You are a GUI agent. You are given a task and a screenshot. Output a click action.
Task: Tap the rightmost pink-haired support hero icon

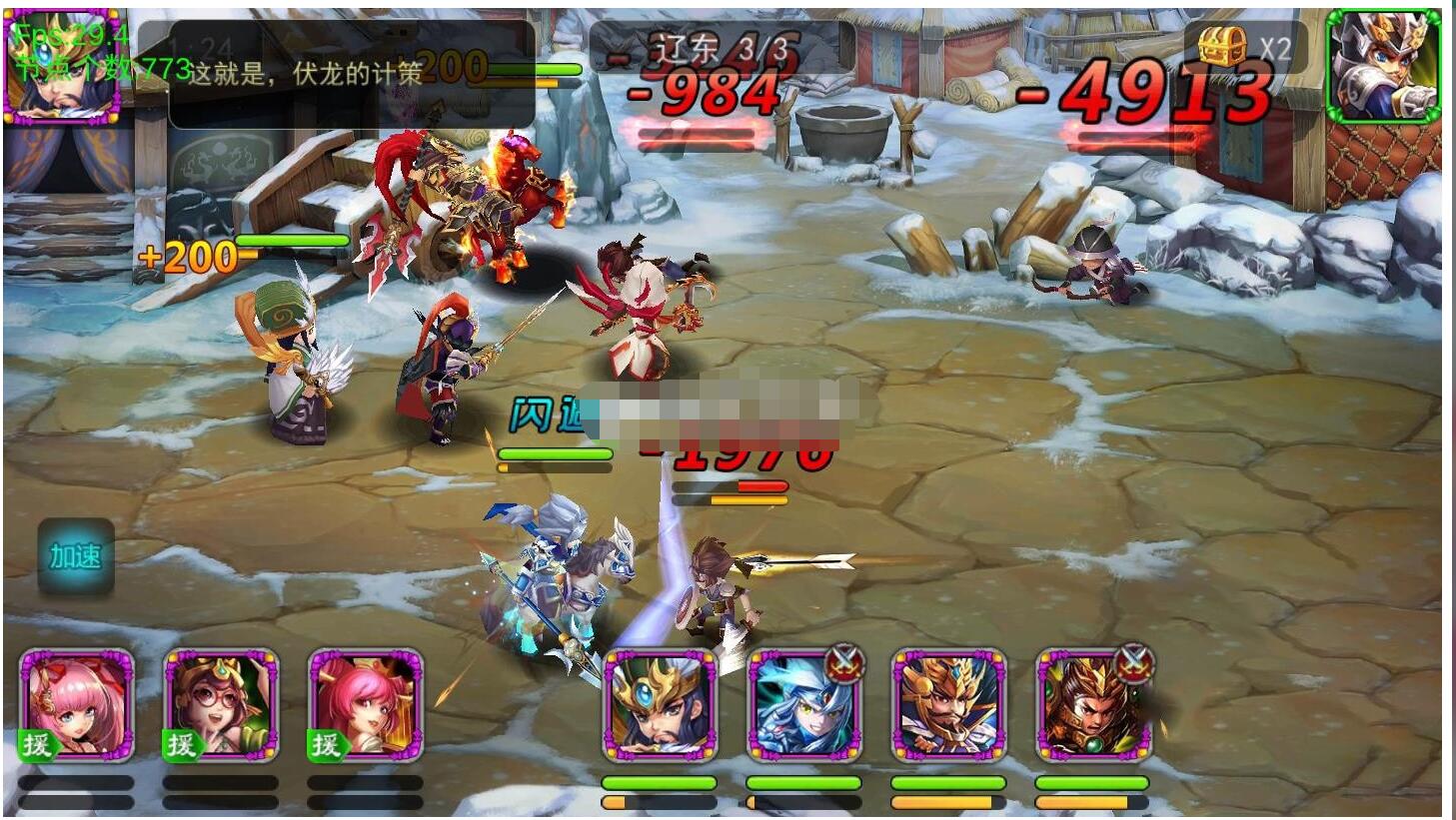(x=363, y=704)
